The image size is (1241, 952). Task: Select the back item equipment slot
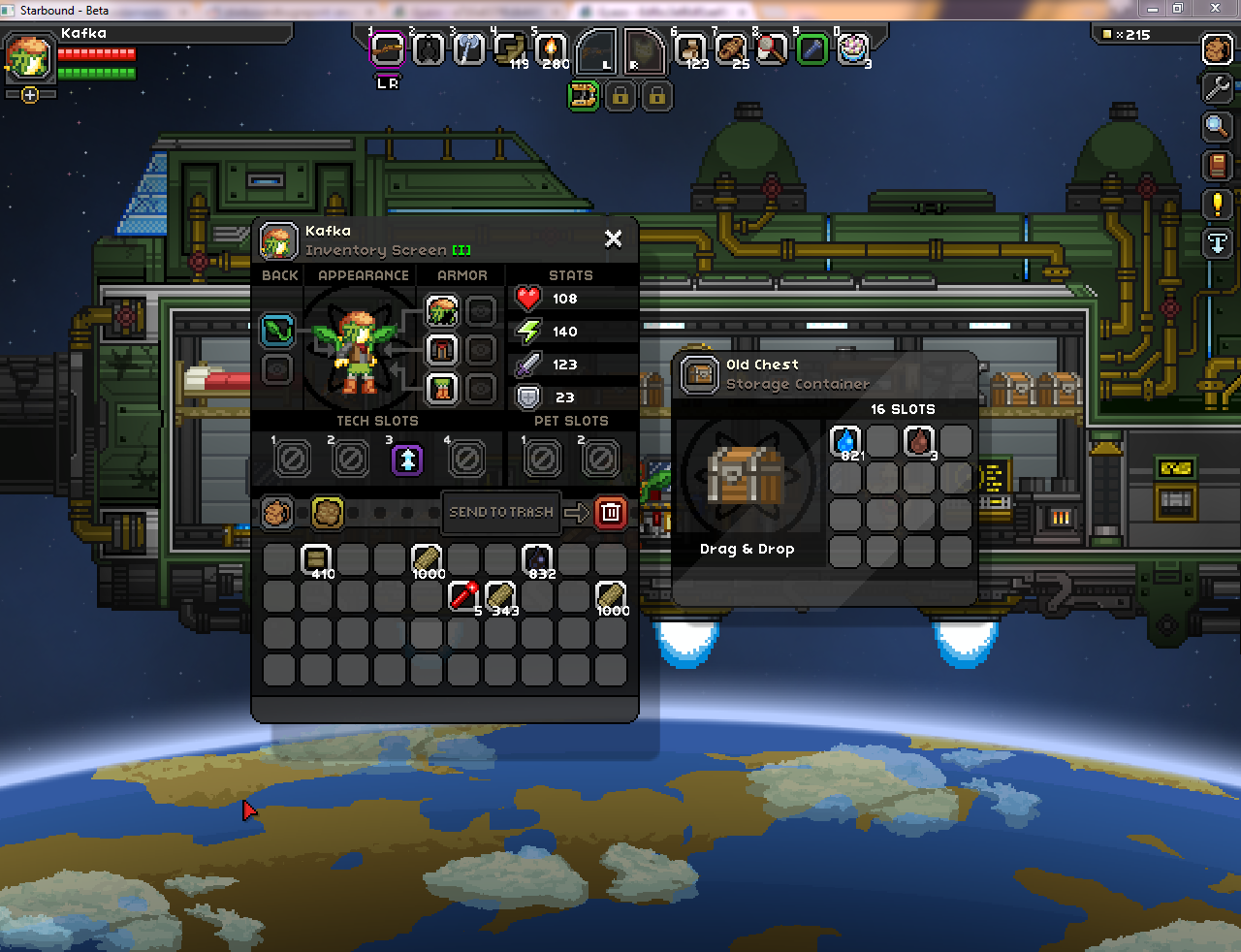coord(277,332)
